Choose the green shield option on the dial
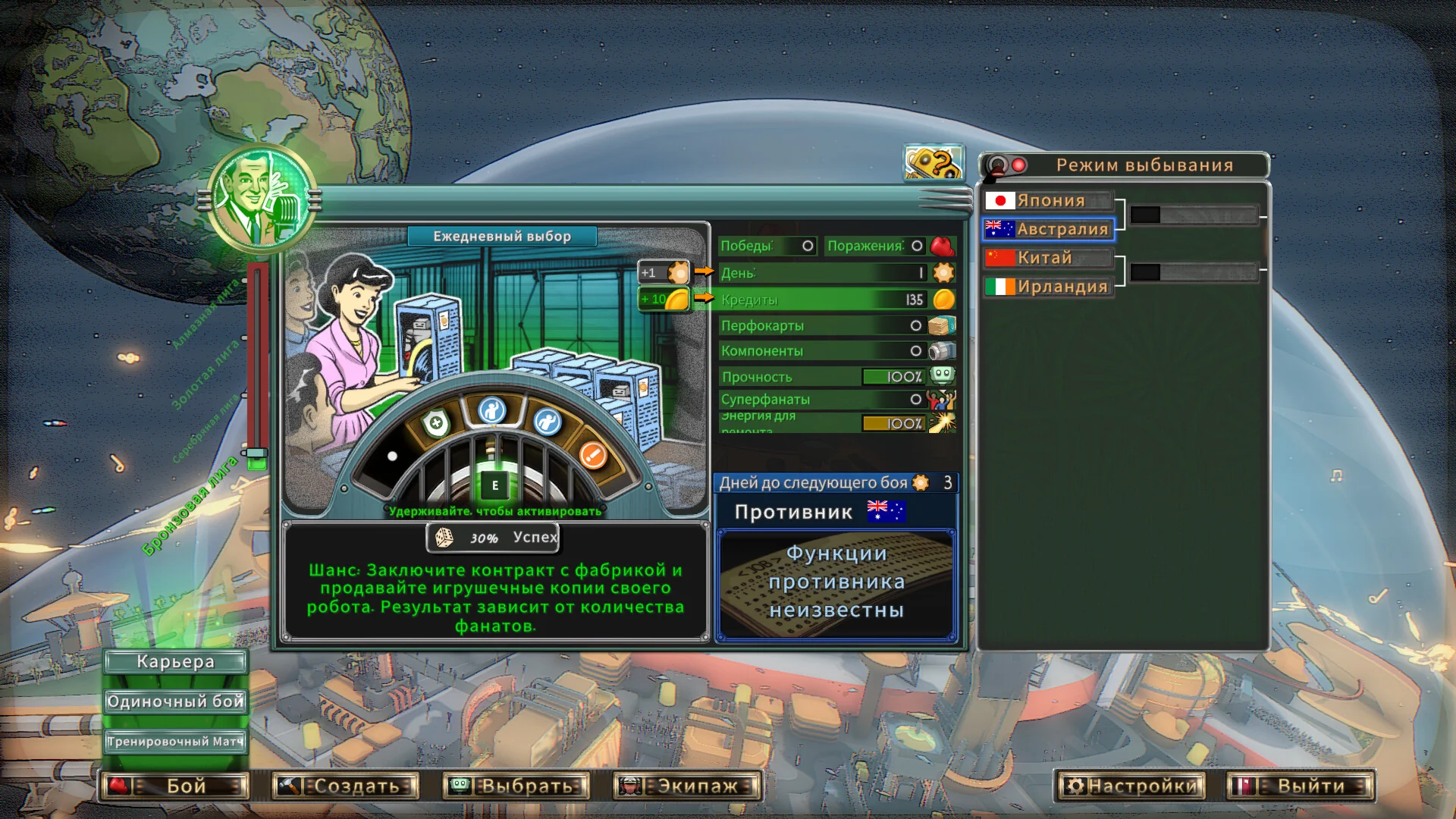This screenshot has height=819, width=1456. pos(436,423)
